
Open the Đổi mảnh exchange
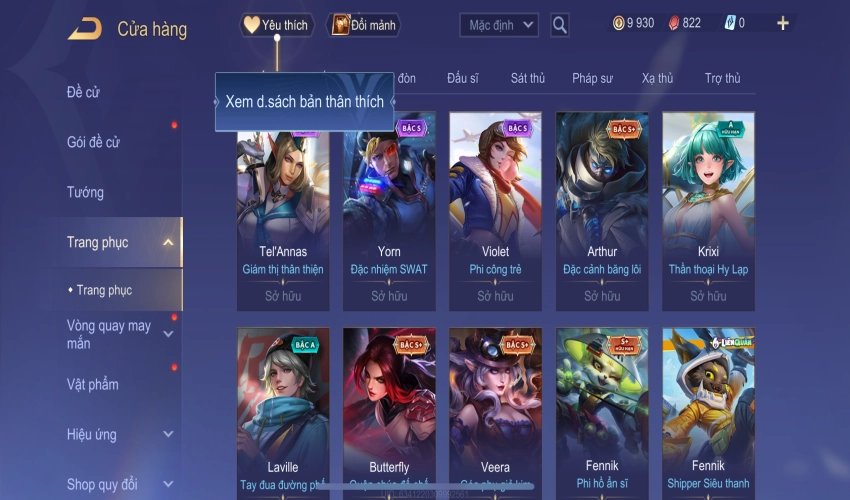[363, 25]
